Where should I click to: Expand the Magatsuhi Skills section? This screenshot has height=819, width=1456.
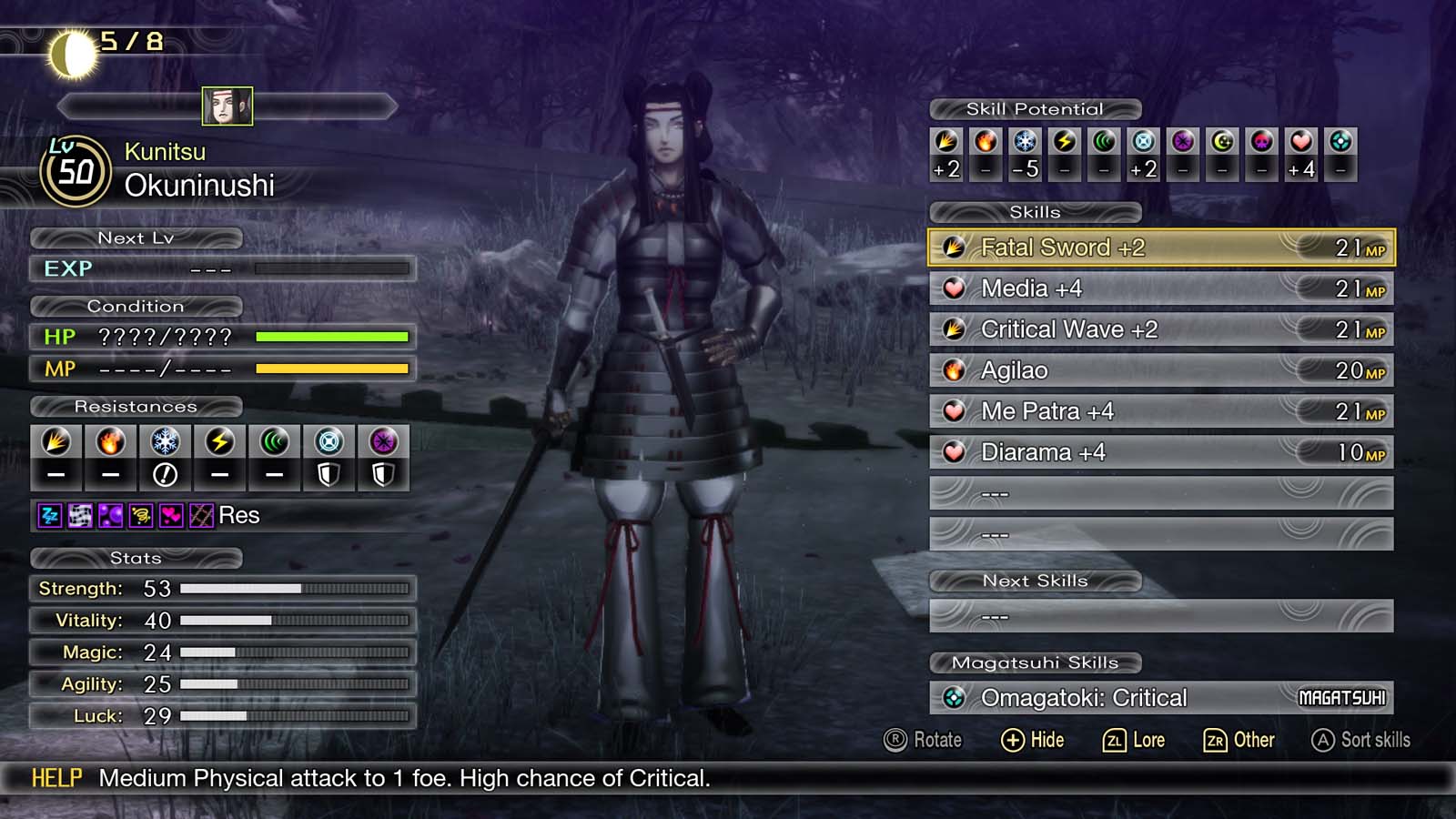point(1033,662)
